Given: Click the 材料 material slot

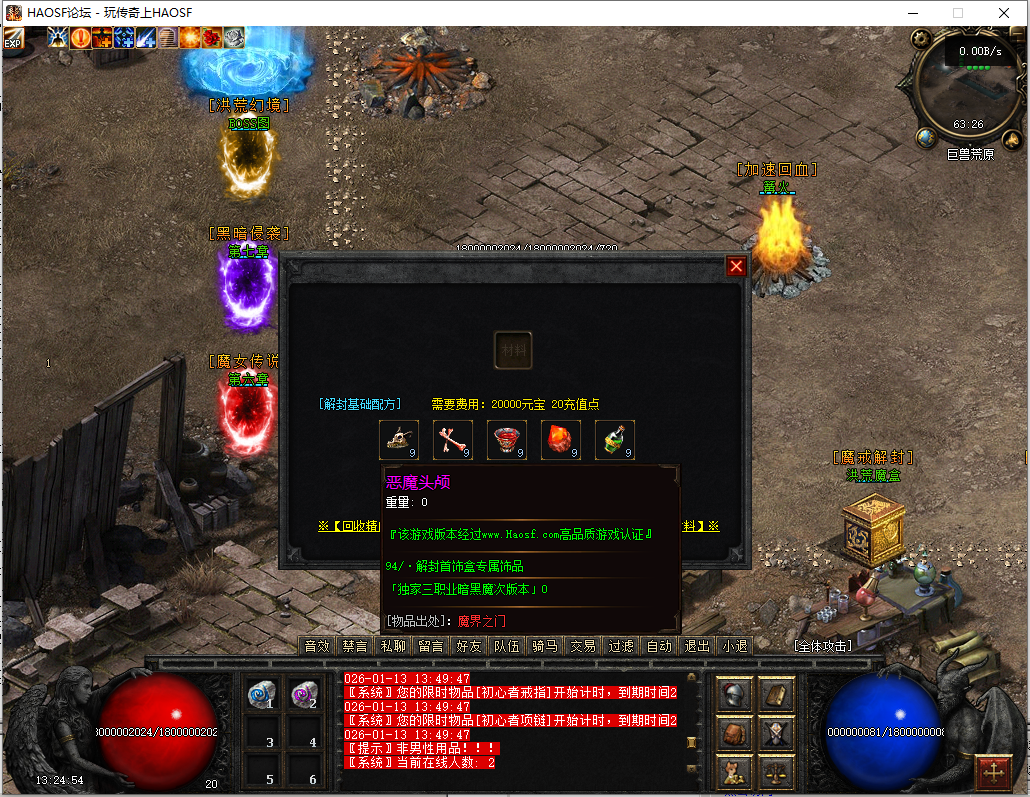Looking at the screenshot, I should [513, 350].
